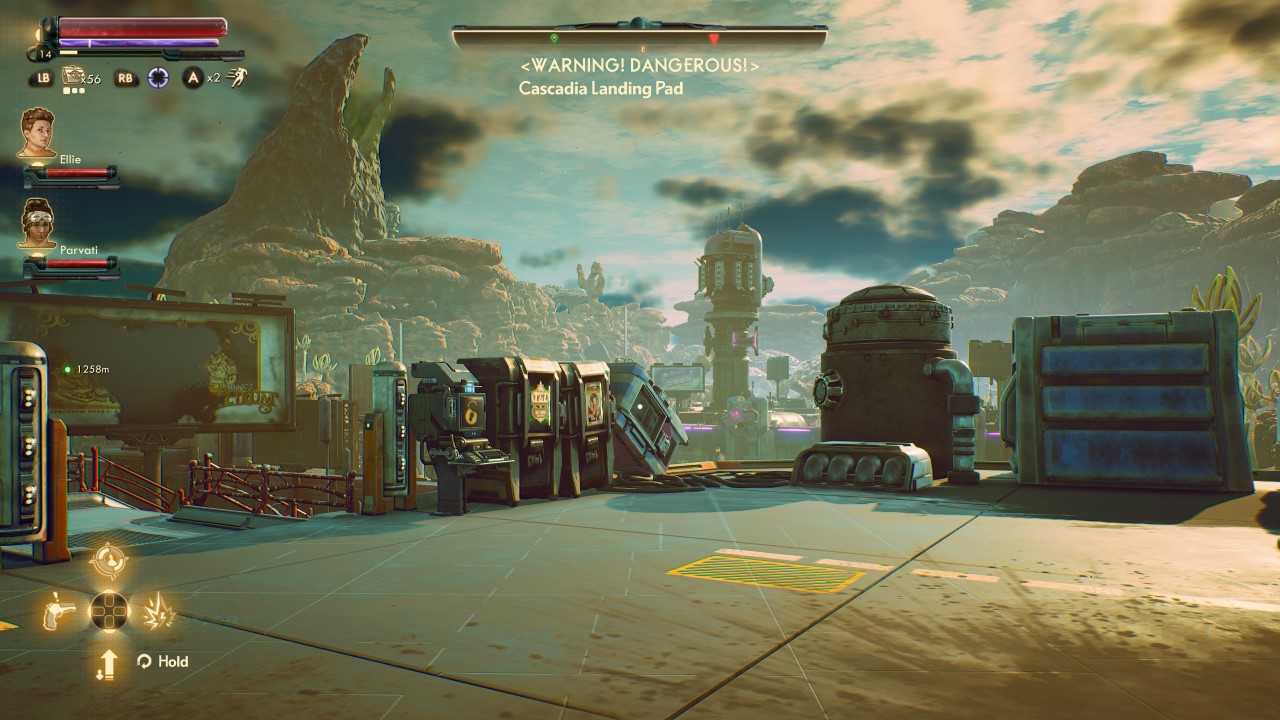The width and height of the screenshot is (1280, 720).
Task: Click the green quest marker on compass
Action: pos(554,38)
